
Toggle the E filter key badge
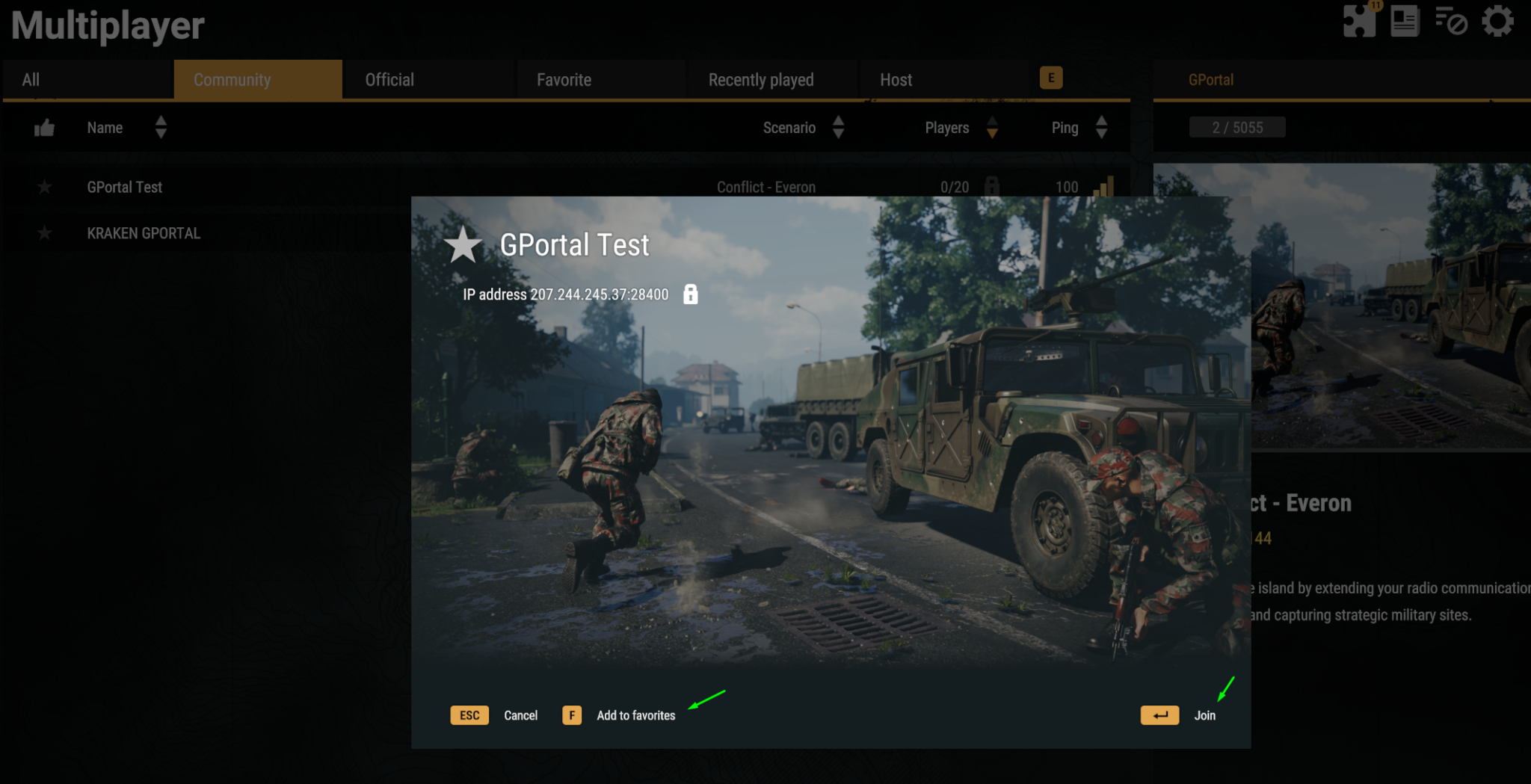click(x=1052, y=78)
